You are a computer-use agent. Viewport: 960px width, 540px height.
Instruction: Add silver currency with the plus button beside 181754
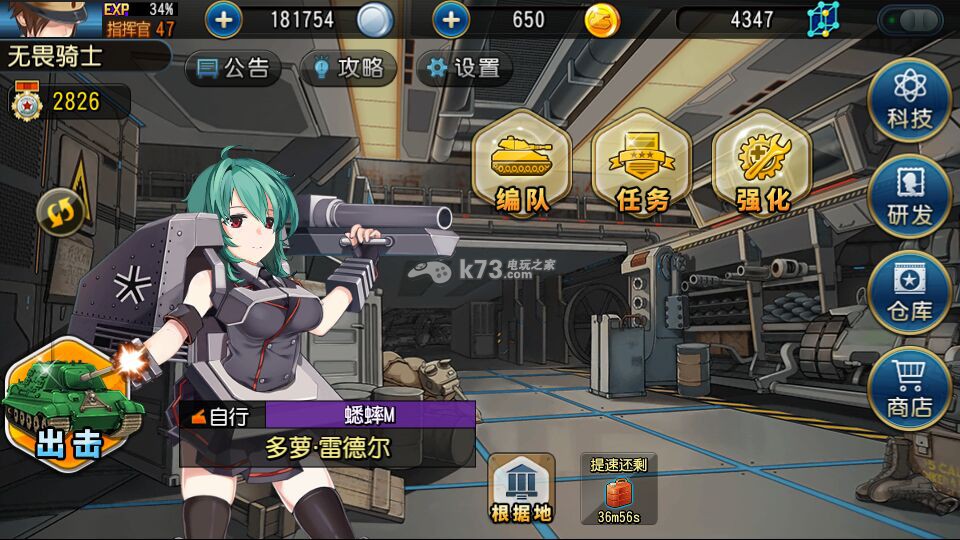[x=223, y=19]
